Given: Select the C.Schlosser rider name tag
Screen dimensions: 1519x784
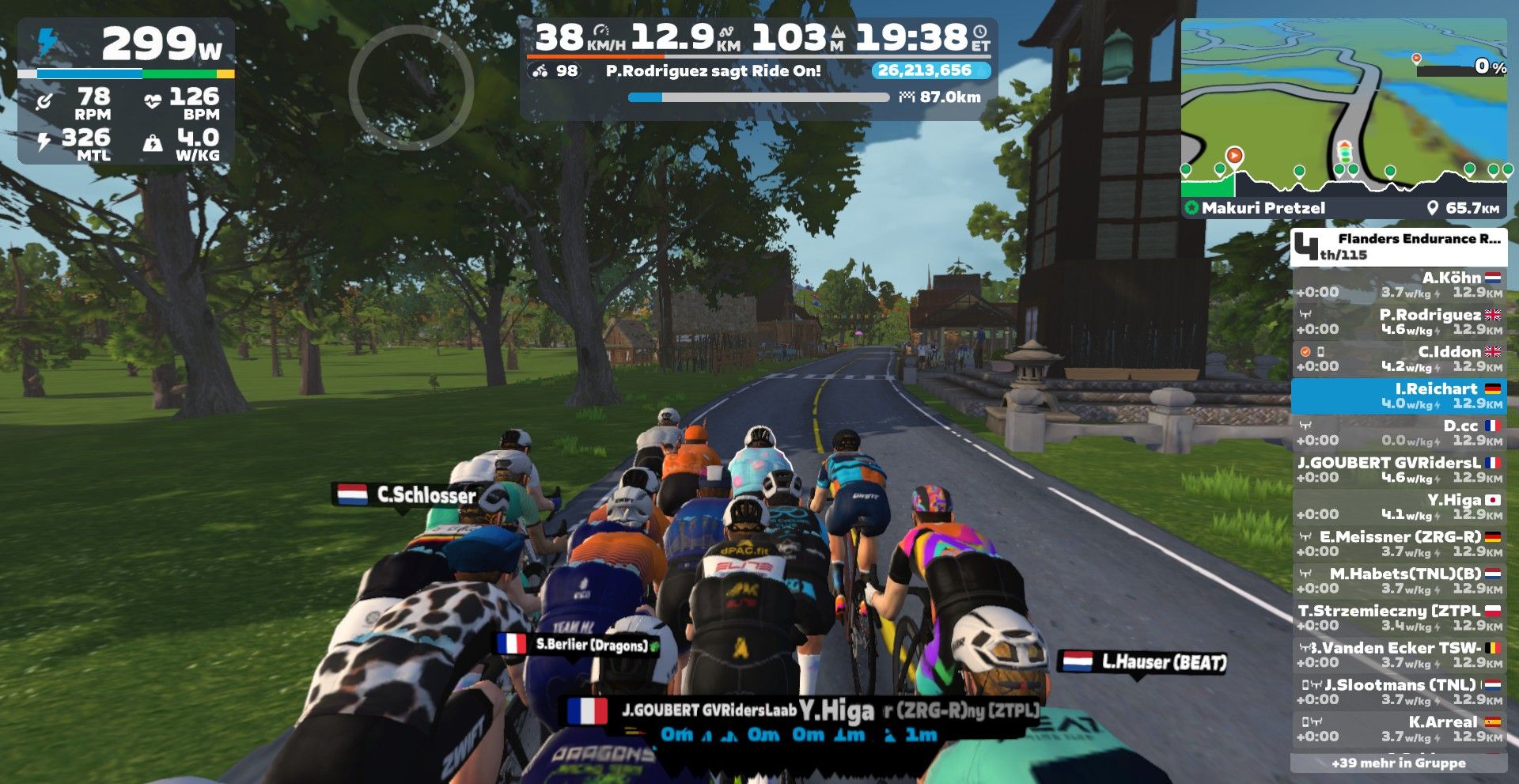Looking at the screenshot, I should (405, 495).
